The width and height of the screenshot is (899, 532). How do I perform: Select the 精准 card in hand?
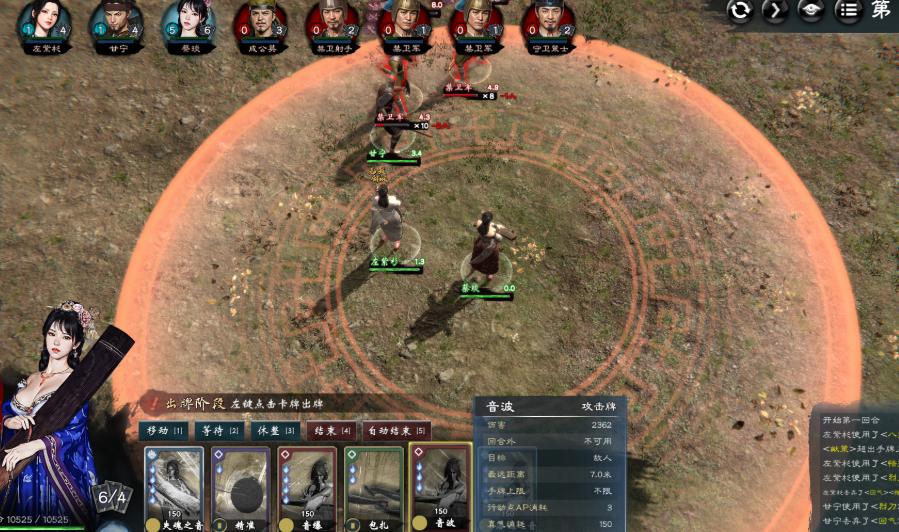pyautogui.click(x=239, y=488)
